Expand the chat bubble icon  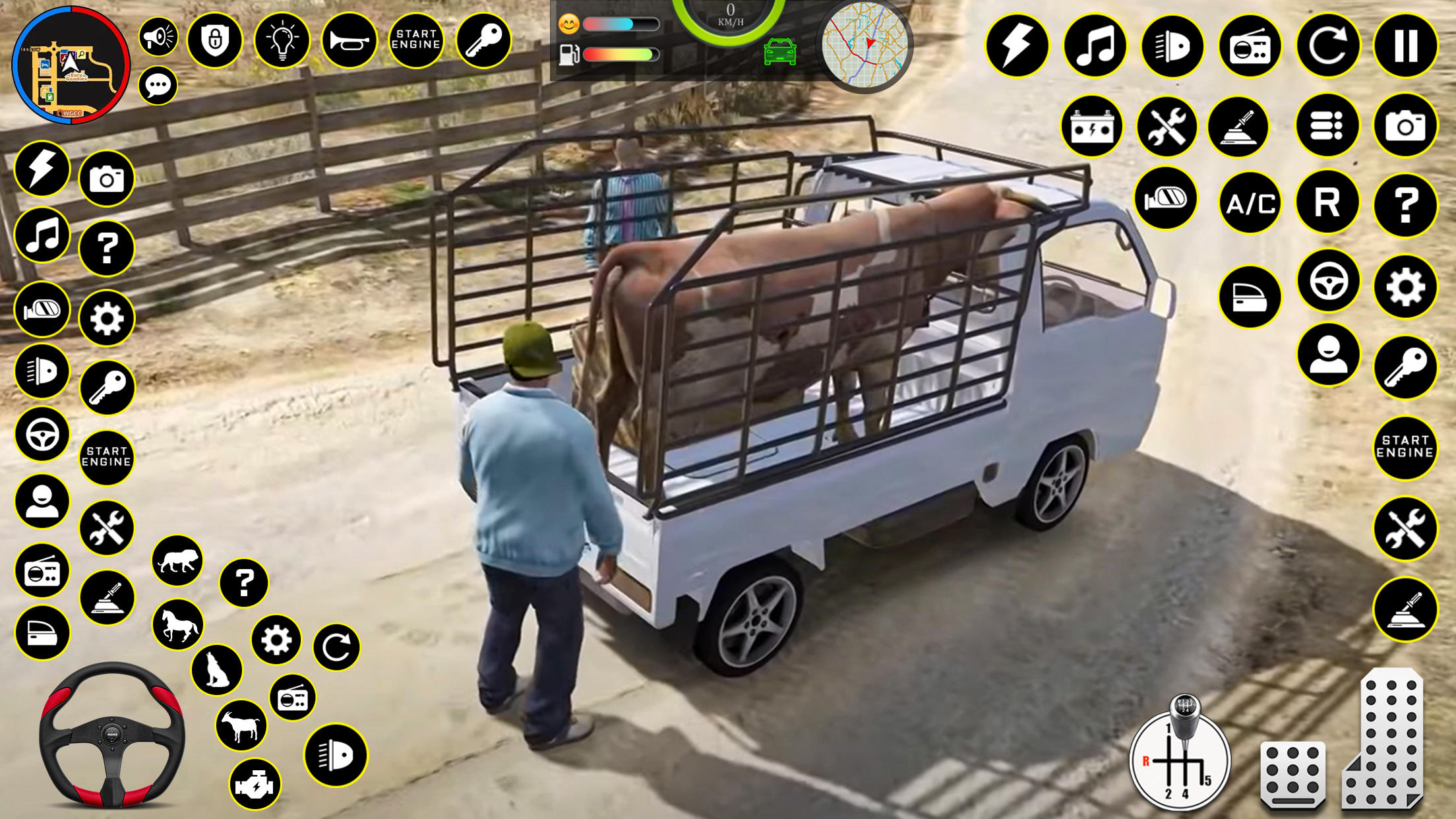tap(157, 84)
